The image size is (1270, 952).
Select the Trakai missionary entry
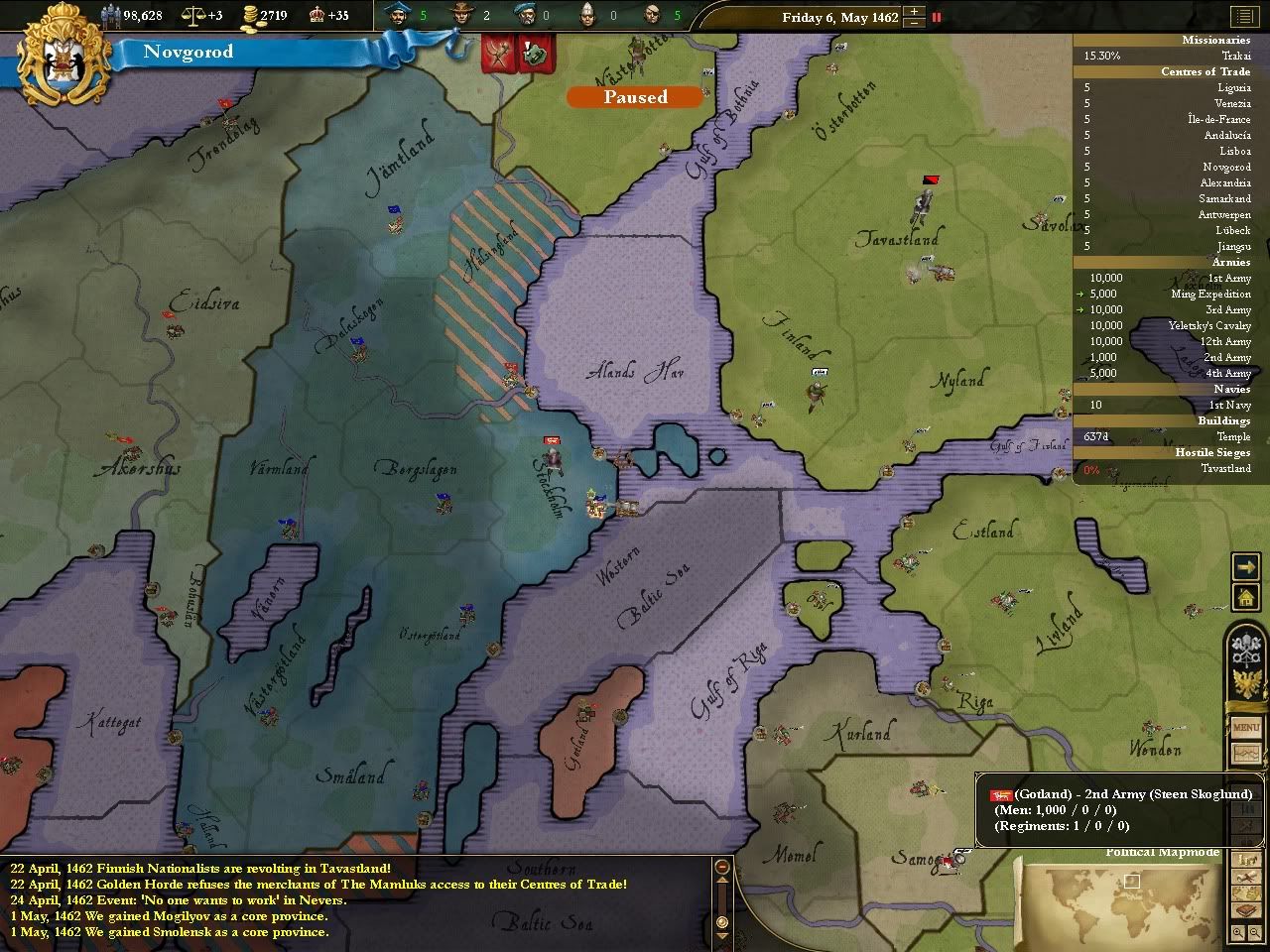coord(1235,56)
